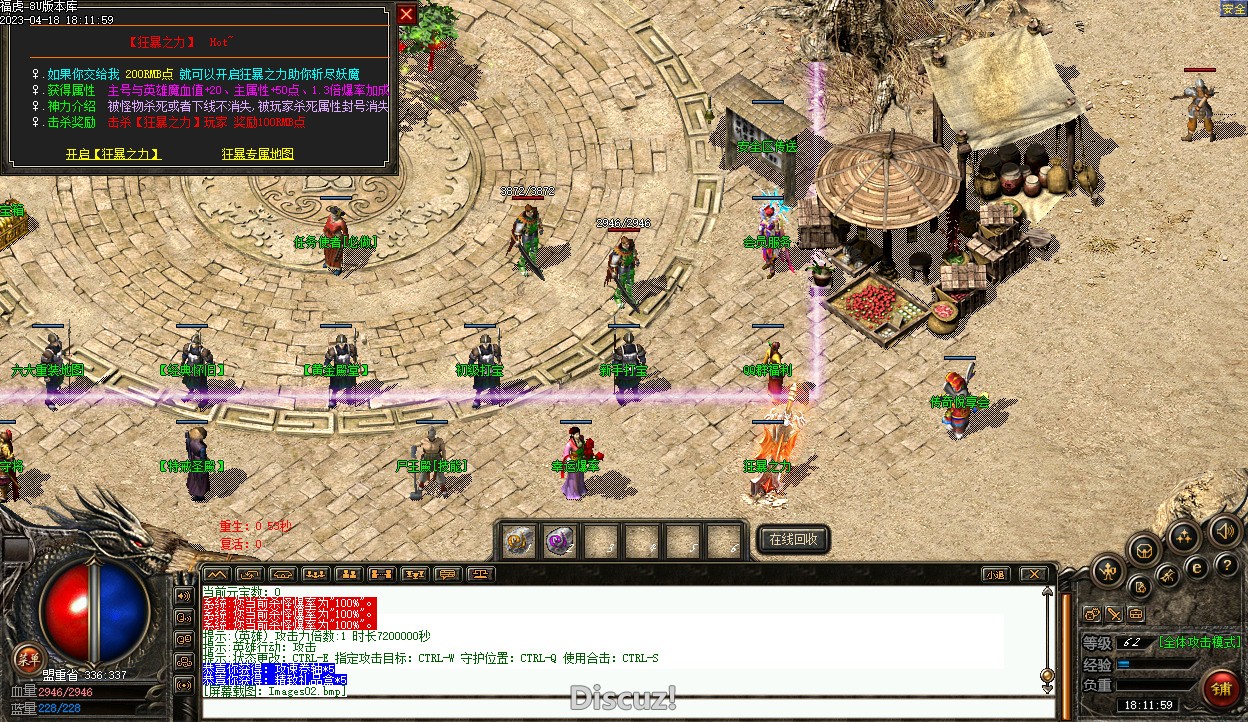Open the red 铺 shop button

tap(1221, 688)
